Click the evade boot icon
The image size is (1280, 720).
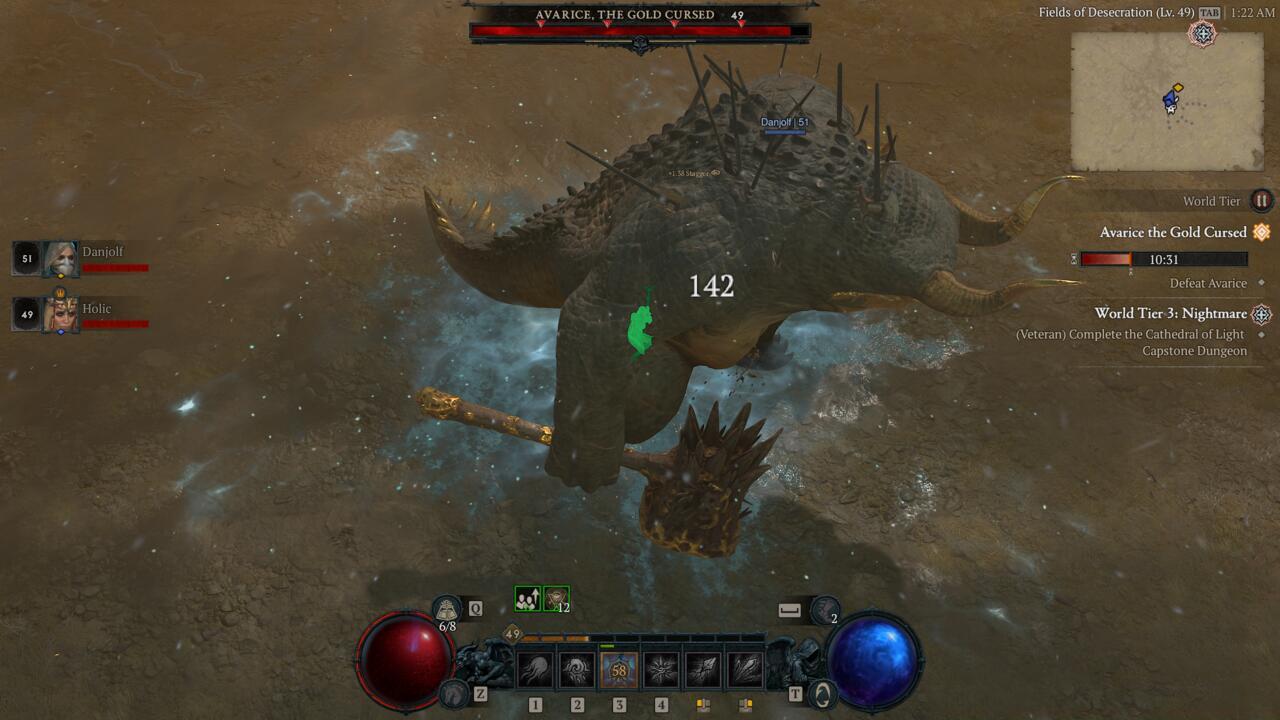tap(826, 608)
